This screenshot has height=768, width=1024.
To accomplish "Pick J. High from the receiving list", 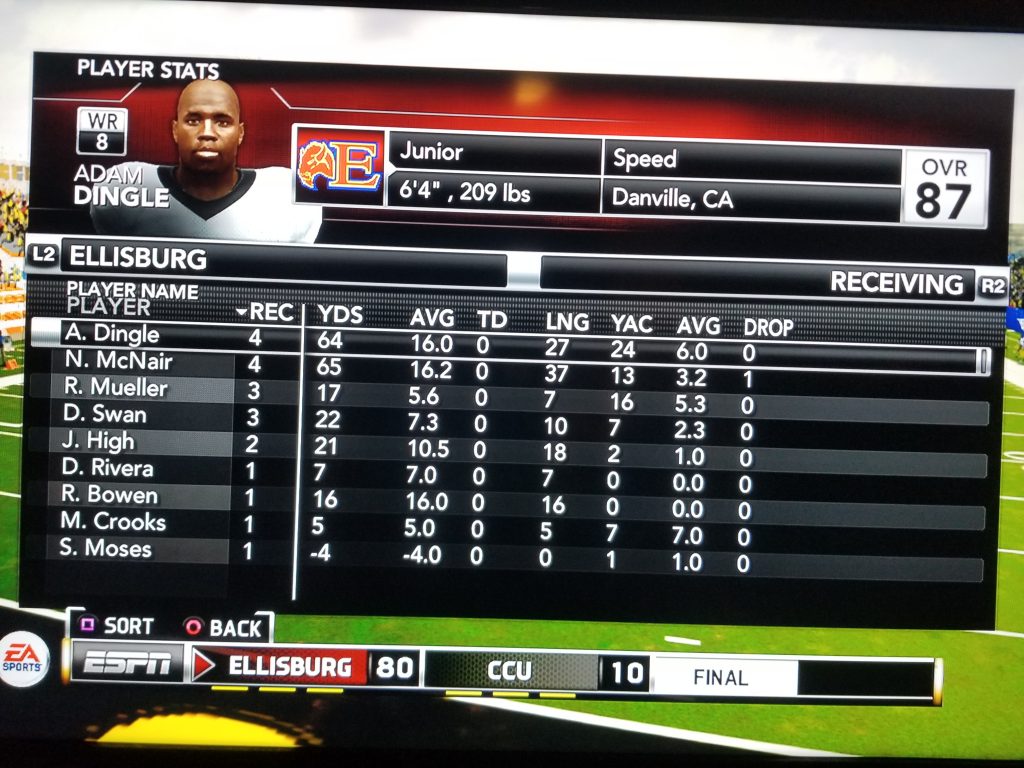I will [x=96, y=441].
